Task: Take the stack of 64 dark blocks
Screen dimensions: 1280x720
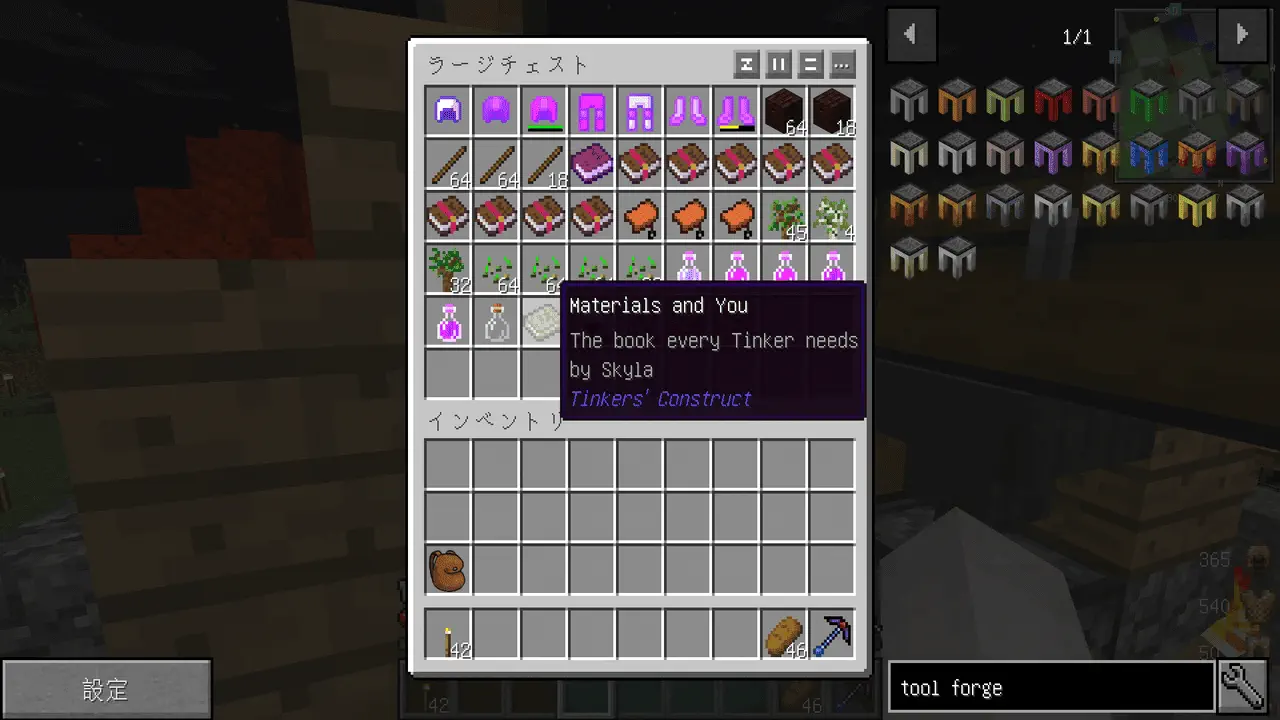Action: tap(785, 111)
